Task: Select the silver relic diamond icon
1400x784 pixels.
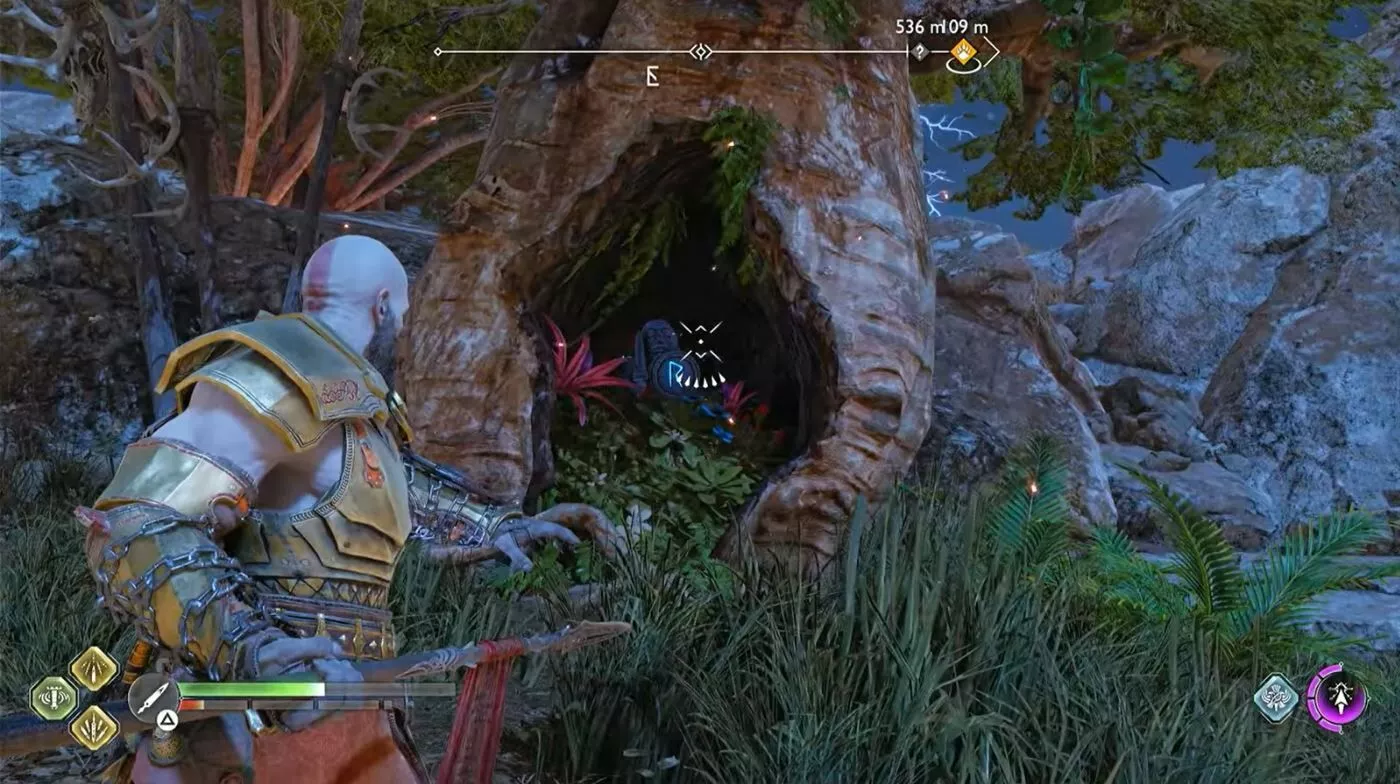Action: 1277,698
